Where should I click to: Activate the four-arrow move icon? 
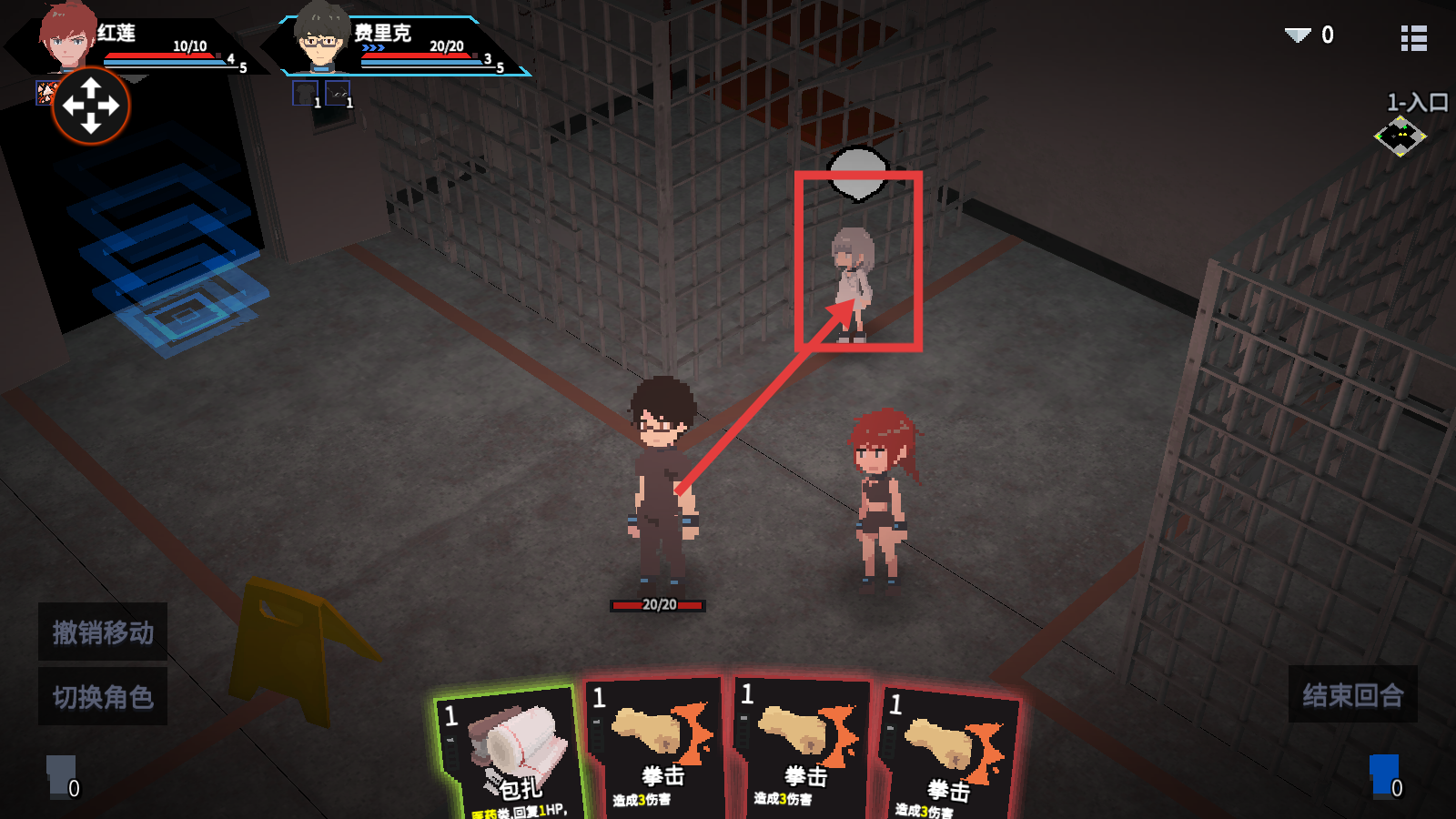click(x=91, y=106)
